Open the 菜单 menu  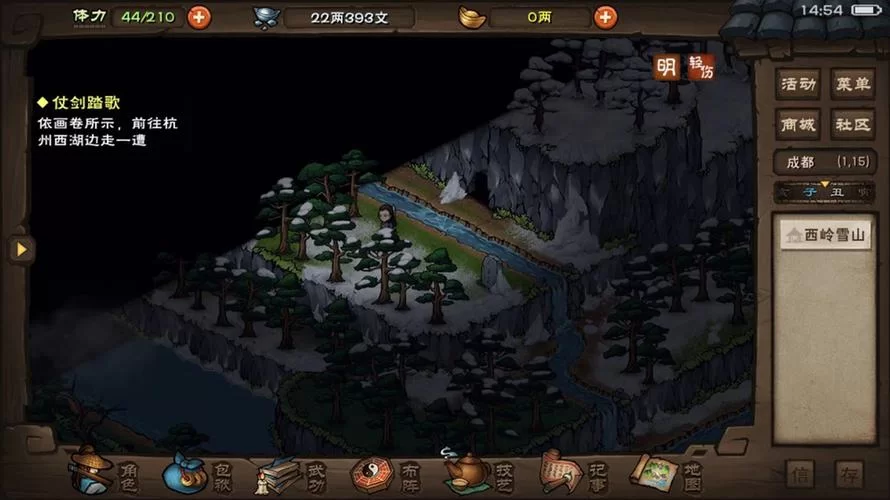(x=853, y=84)
